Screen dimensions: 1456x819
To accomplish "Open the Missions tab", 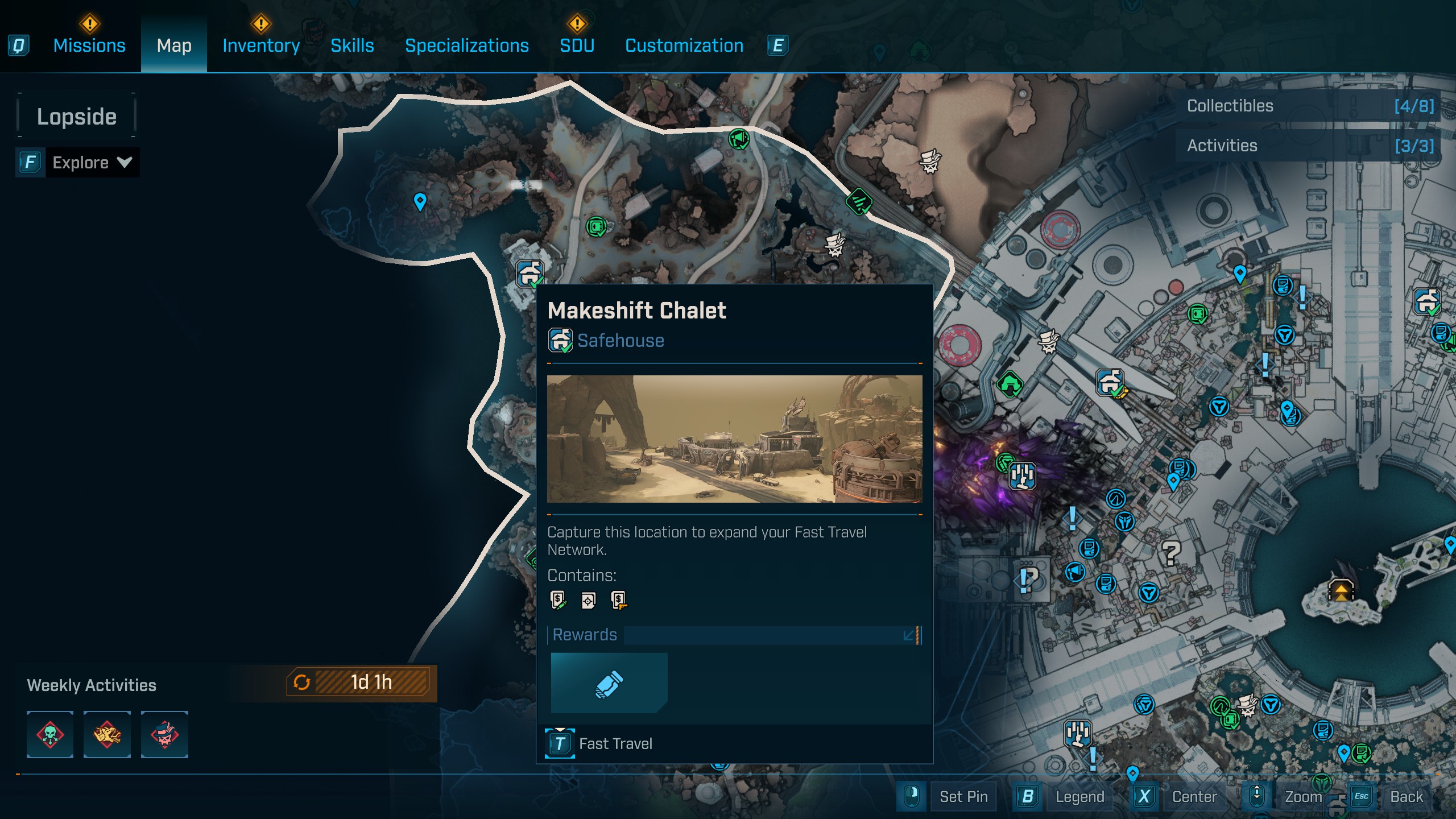I will pos(89,45).
